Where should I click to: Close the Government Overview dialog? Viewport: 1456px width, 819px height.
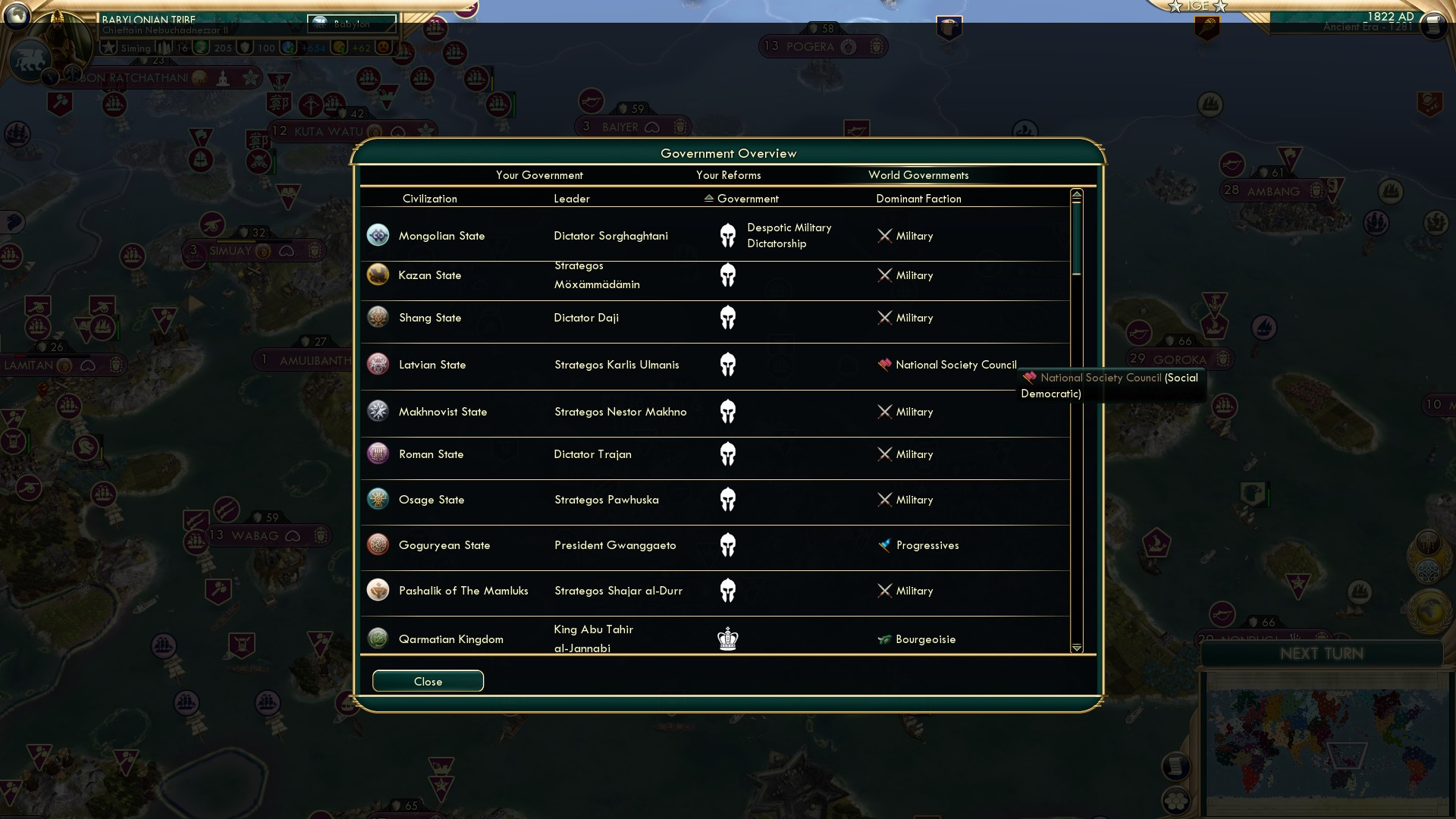point(427,680)
